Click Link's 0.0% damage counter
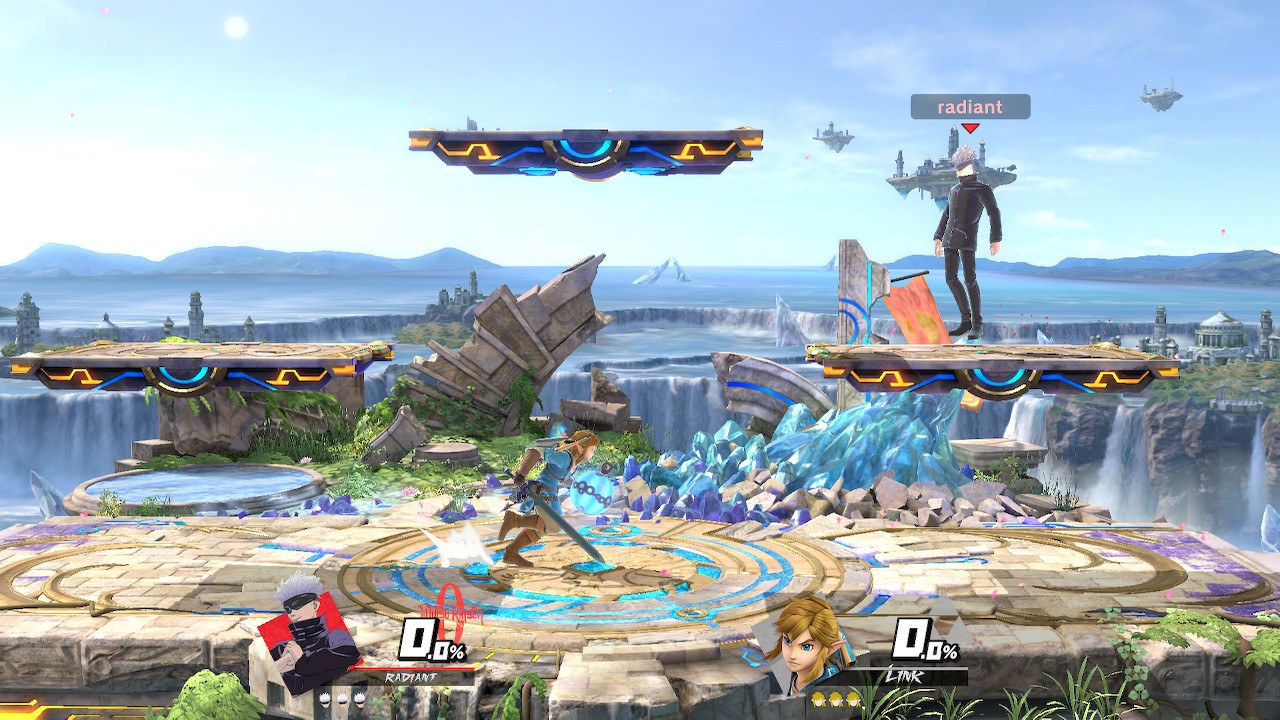This screenshot has width=1280, height=720. coord(924,639)
